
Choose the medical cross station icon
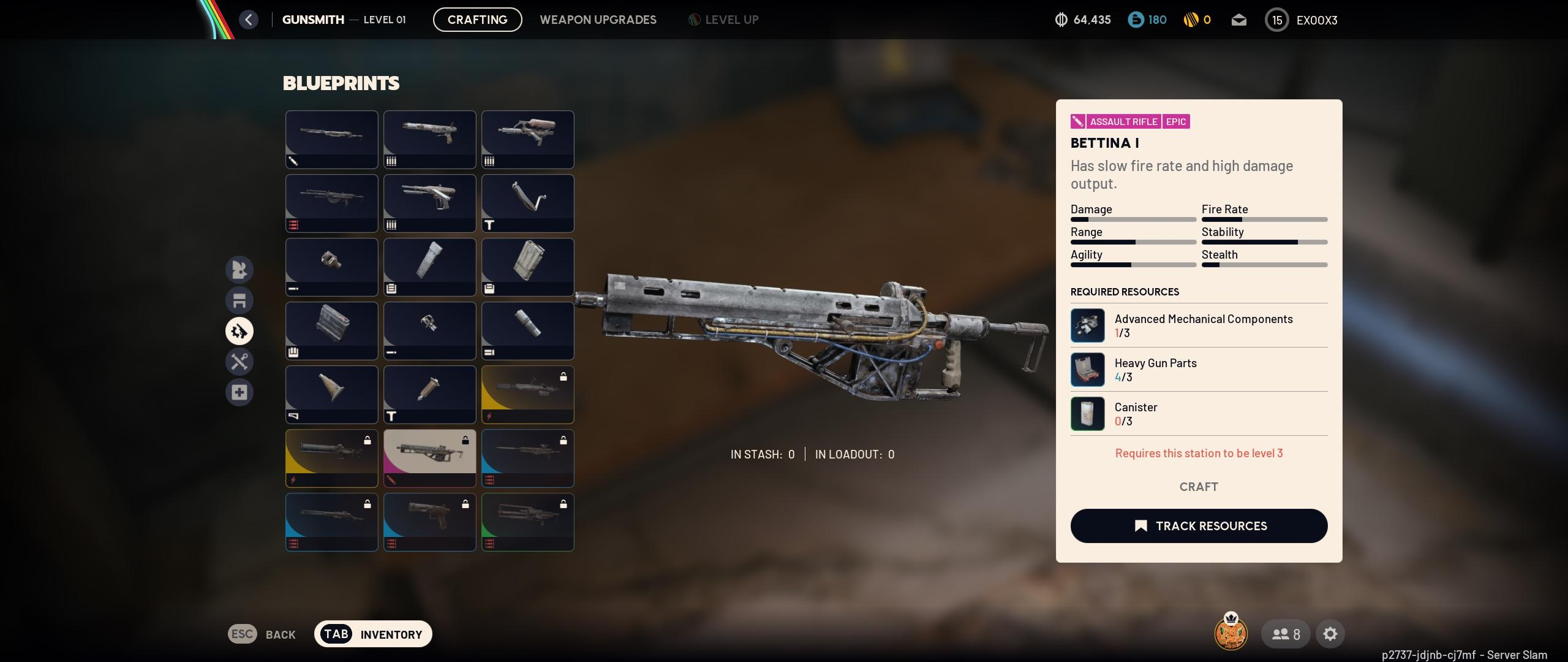pos(239,392)
